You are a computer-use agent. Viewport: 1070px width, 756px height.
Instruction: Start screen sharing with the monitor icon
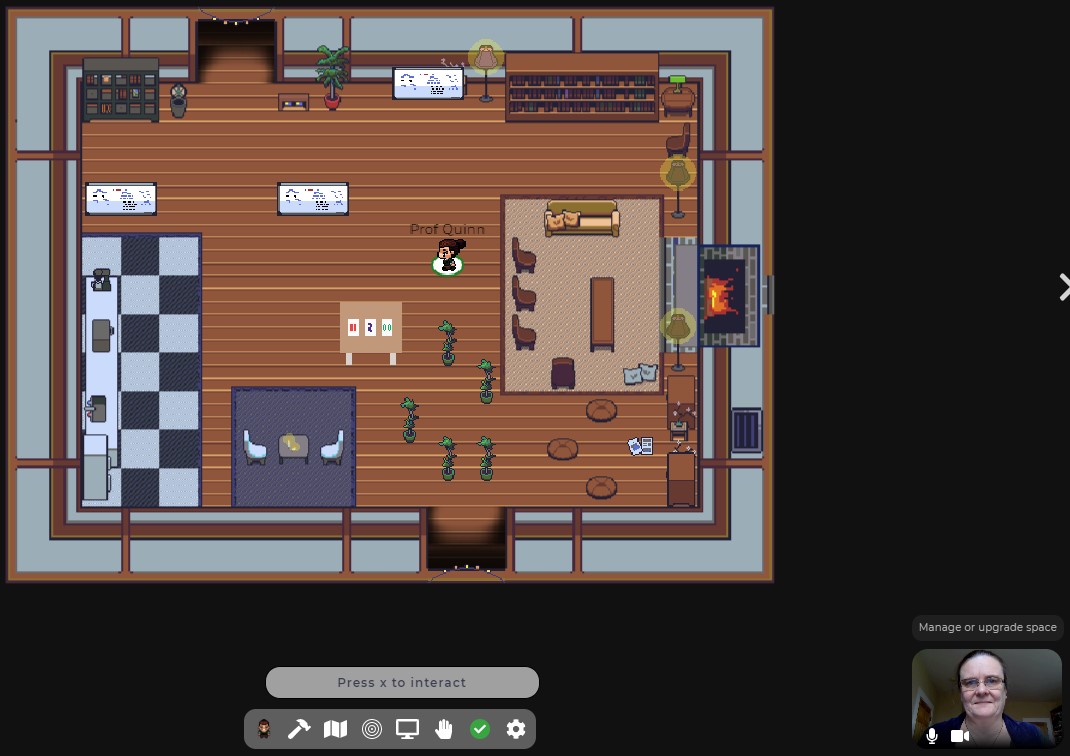pos(407,729)
